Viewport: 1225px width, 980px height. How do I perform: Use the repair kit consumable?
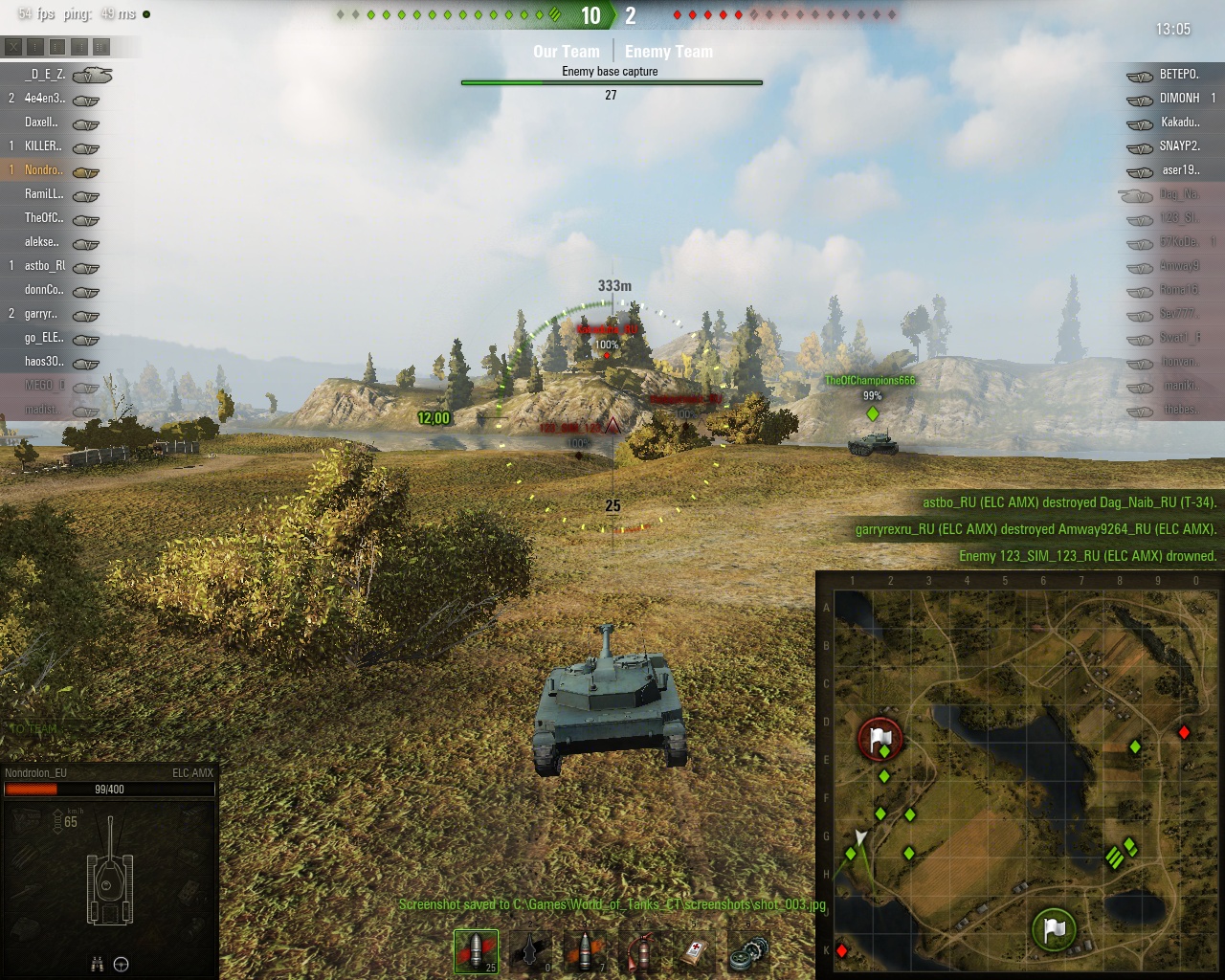coord(749,950)
